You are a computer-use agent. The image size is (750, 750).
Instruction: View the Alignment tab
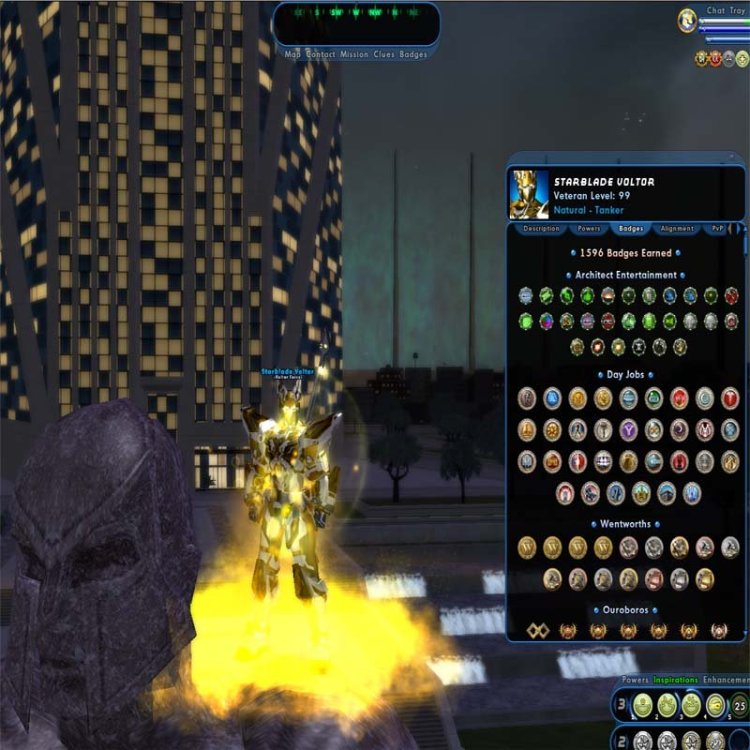tap(677, 229)
